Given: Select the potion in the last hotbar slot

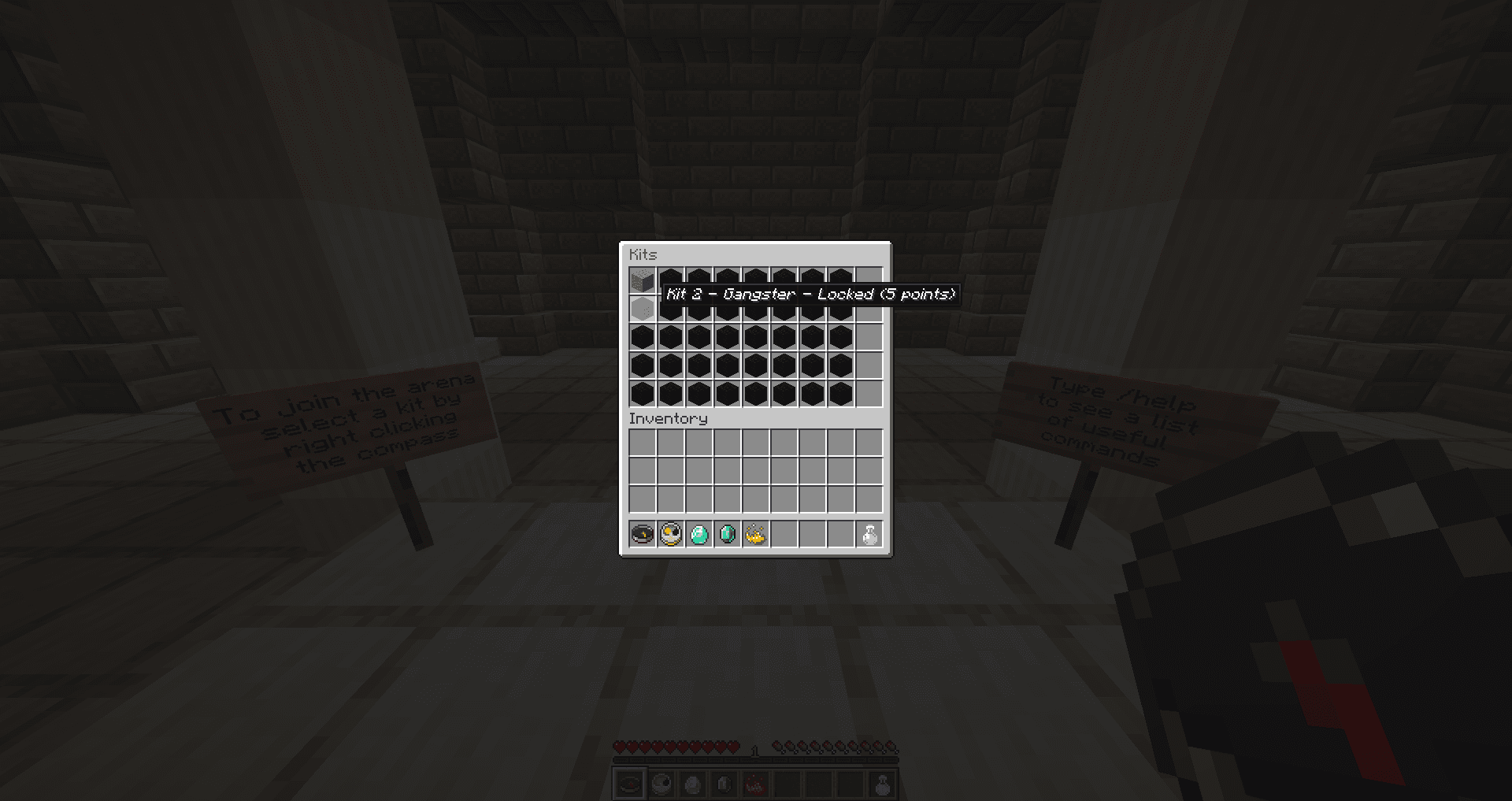Looking at the screenshot, I should click(x=880, y=783).
